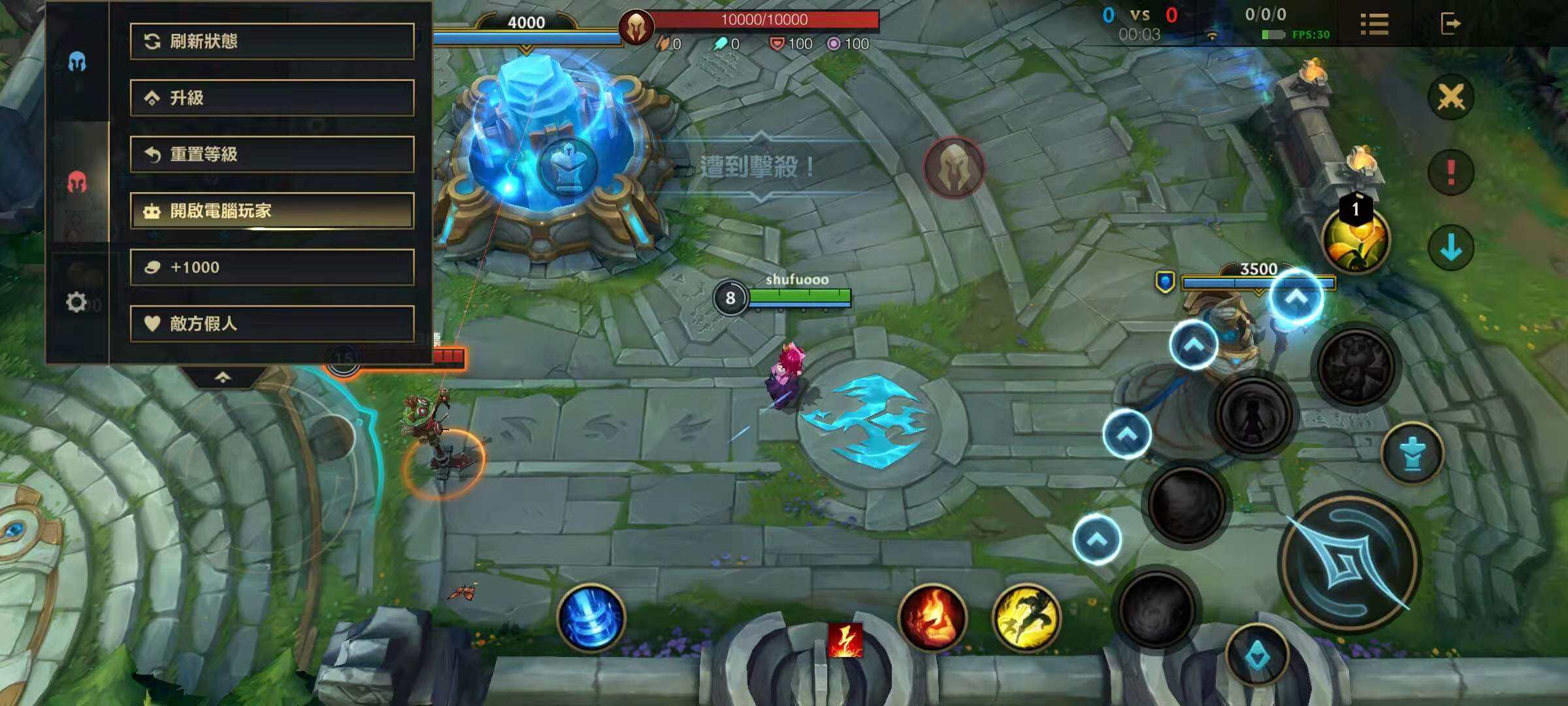This screenshot has height=706, width=1568.
Task: Select the 敵方假人 enemy dummy option
Action: click(272, 323)
